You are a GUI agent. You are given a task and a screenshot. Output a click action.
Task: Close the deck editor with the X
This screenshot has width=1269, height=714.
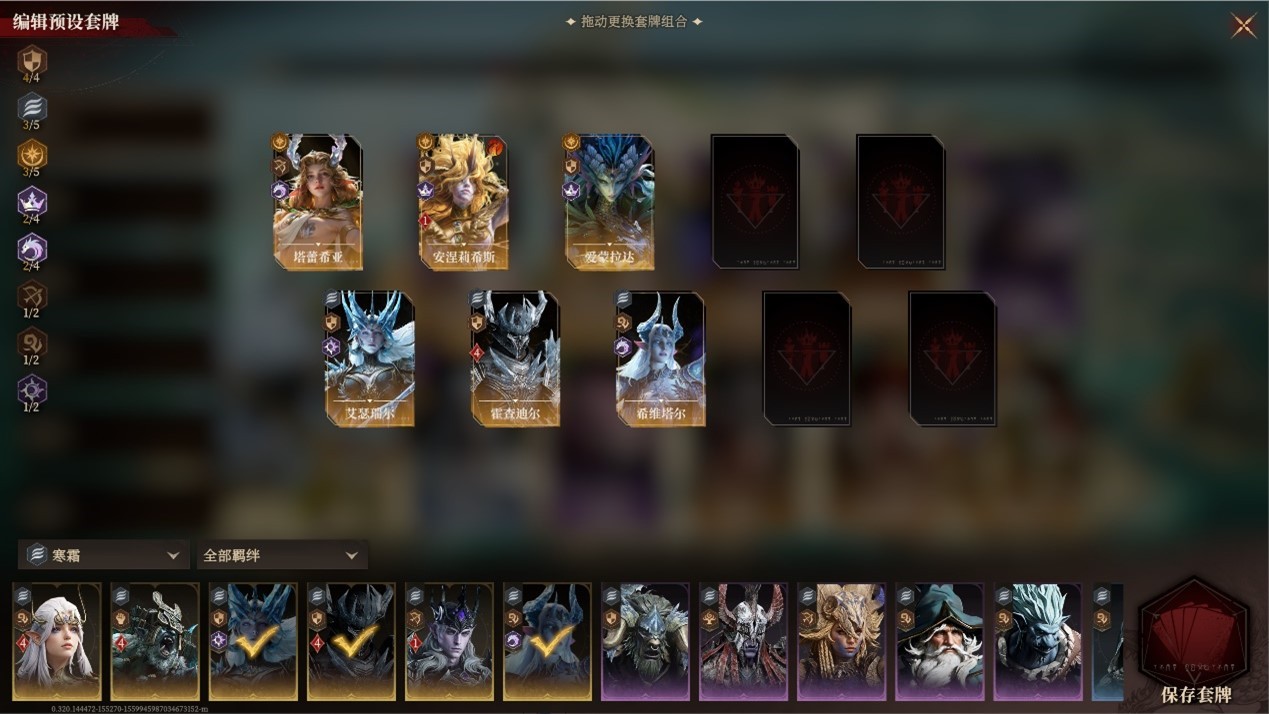pos(1243,26)
